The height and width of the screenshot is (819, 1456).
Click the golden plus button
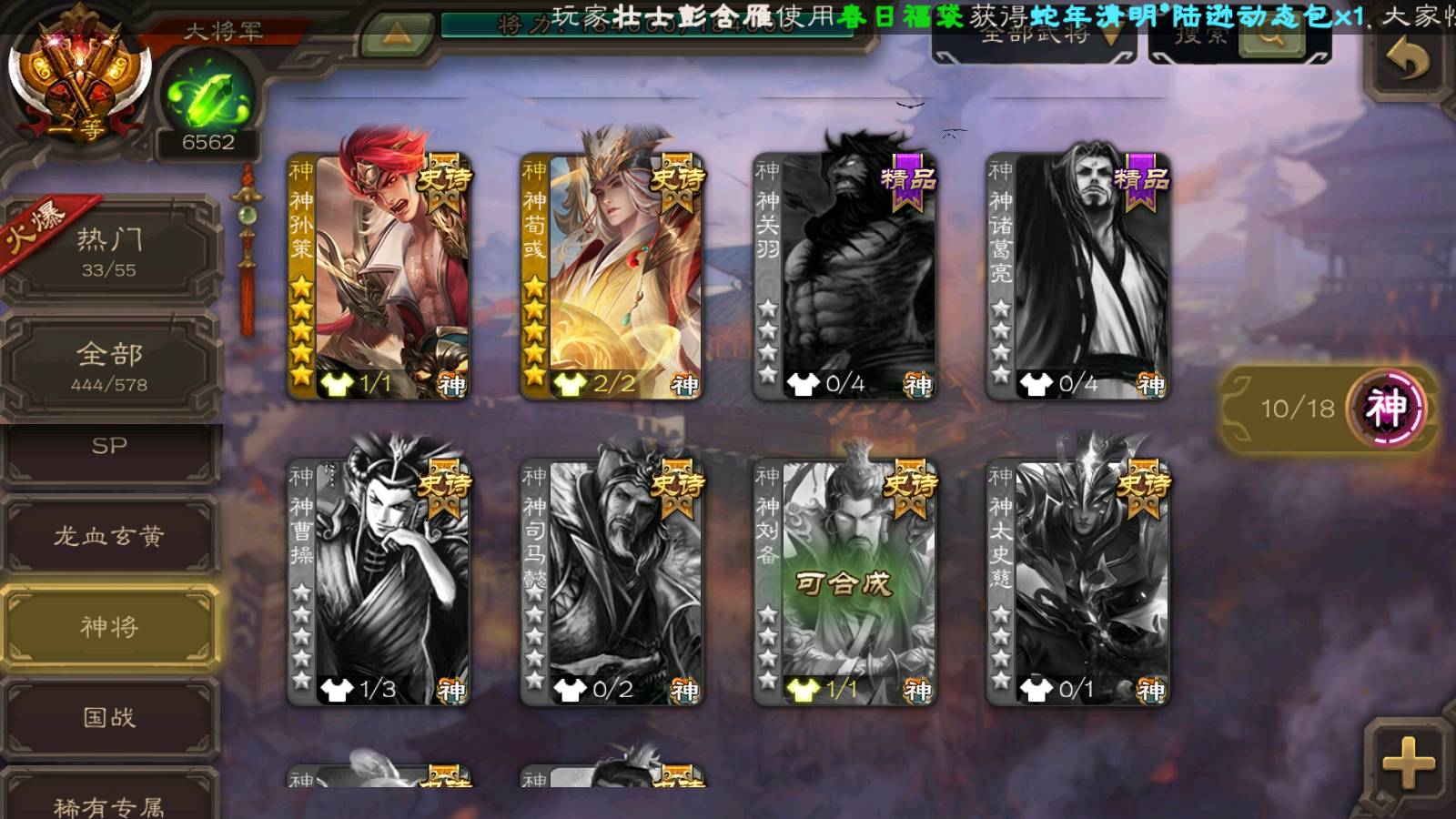[1408, 763]
